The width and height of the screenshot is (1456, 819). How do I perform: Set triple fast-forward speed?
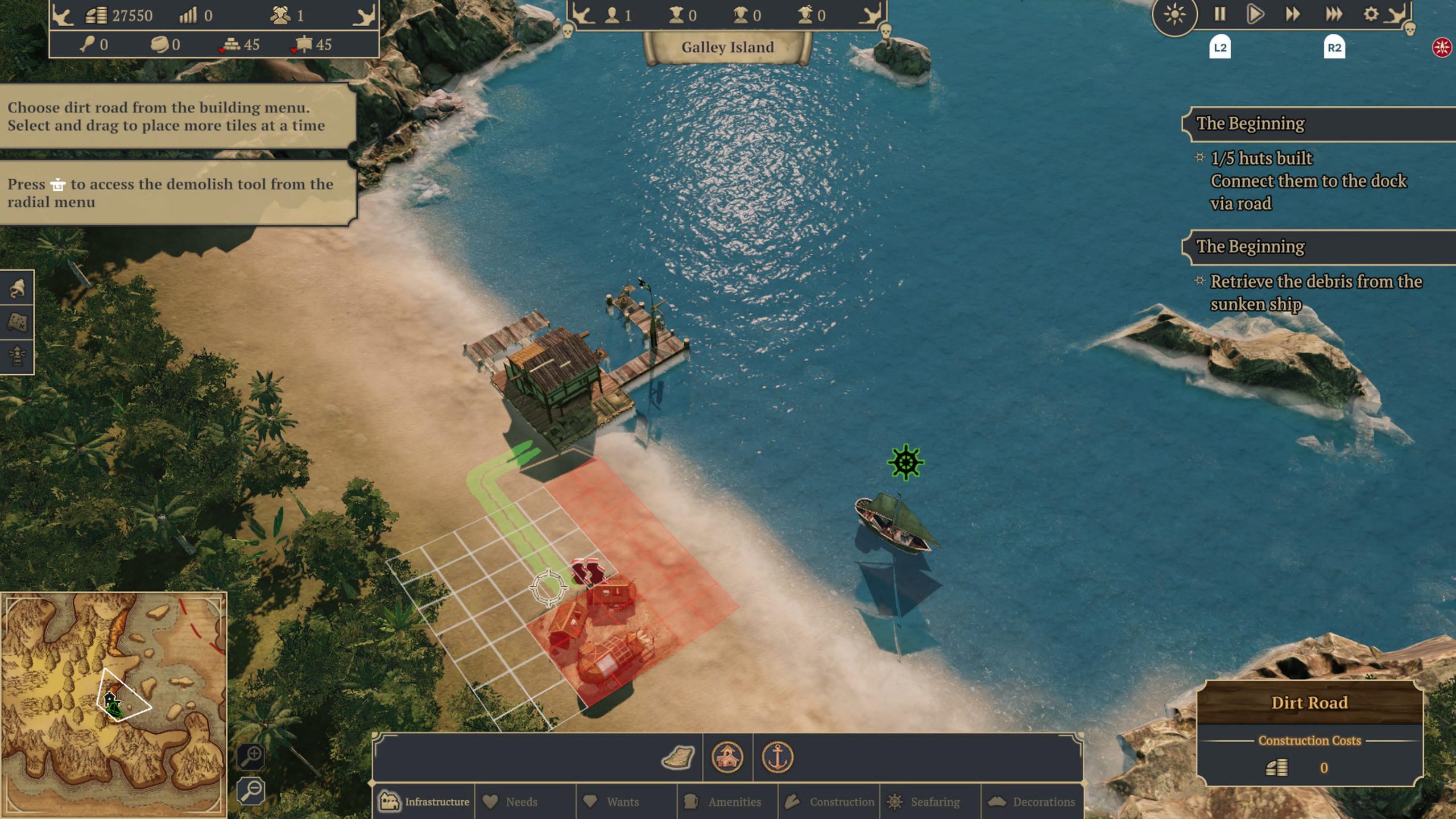(x=1334, y=14)
